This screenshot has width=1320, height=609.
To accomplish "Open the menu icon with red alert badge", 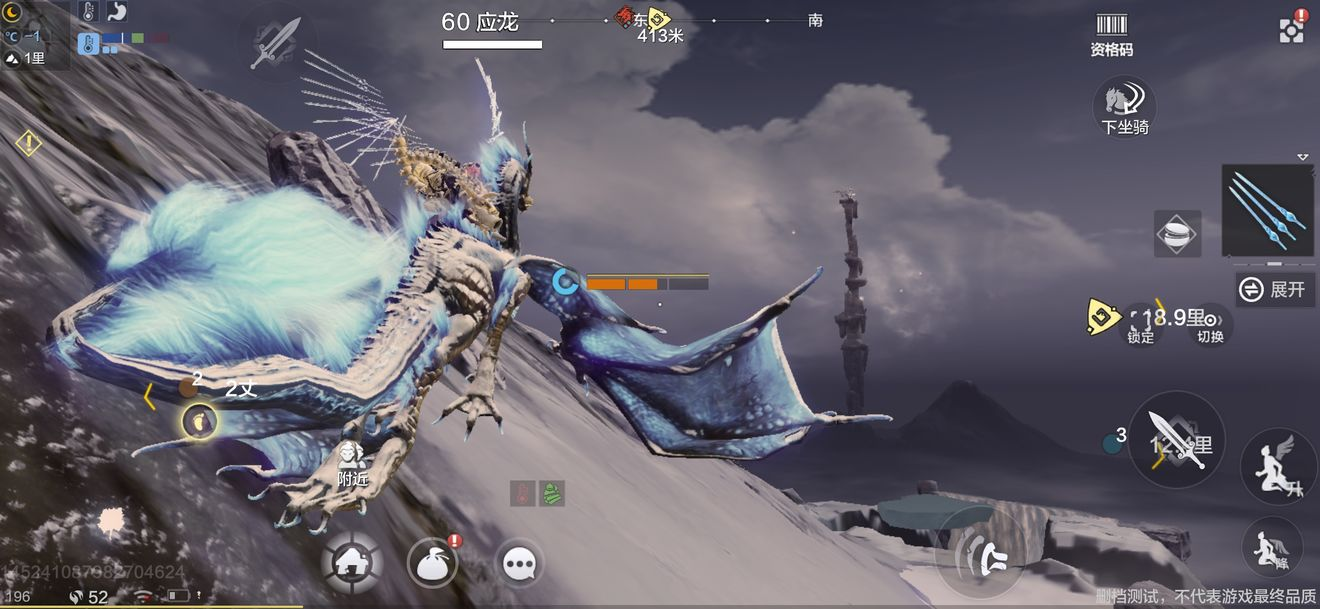I will [1291, 29].
